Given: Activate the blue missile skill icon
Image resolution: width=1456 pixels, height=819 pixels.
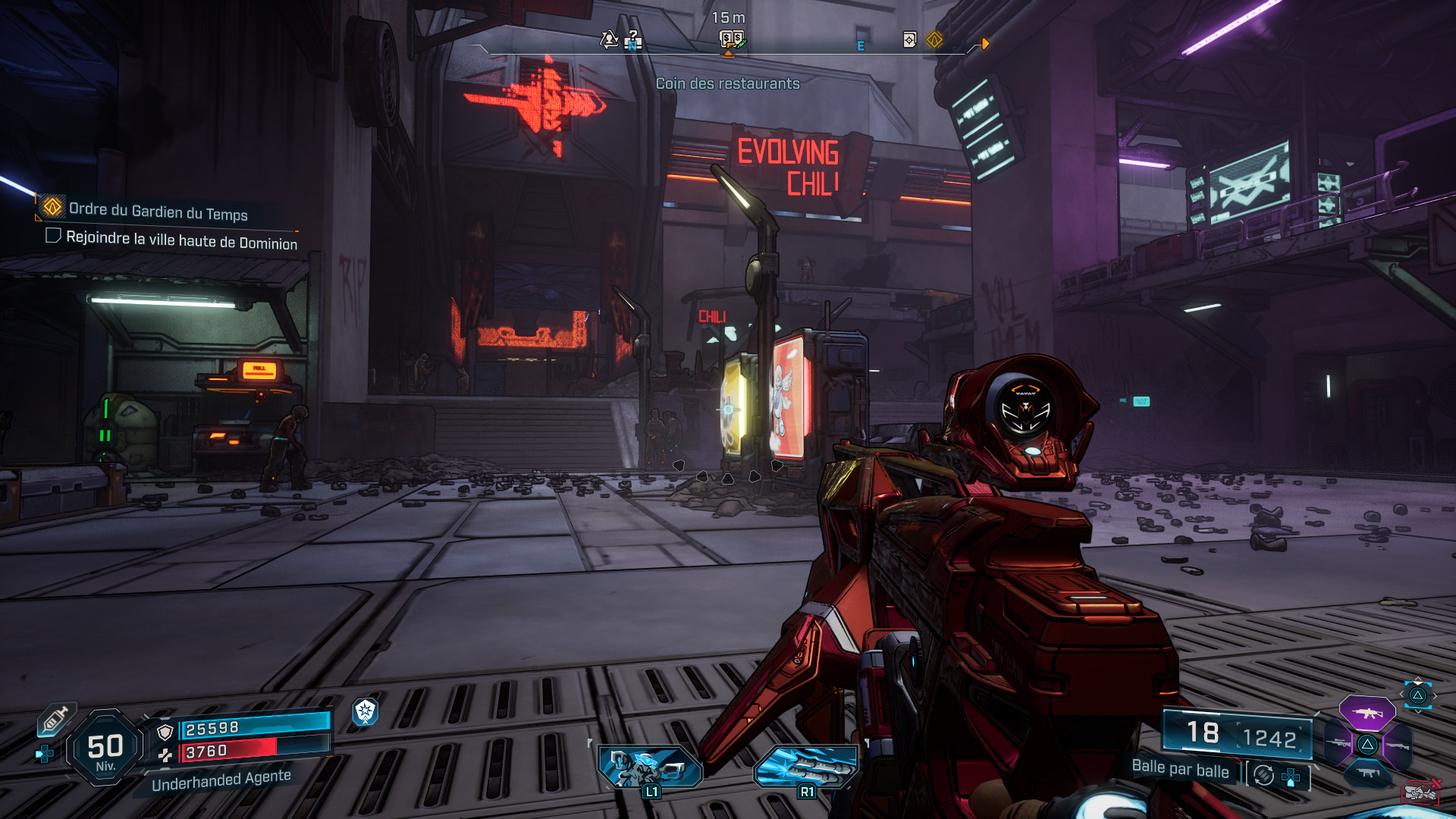Looking at the screenshot, I should tap(806, 767).
